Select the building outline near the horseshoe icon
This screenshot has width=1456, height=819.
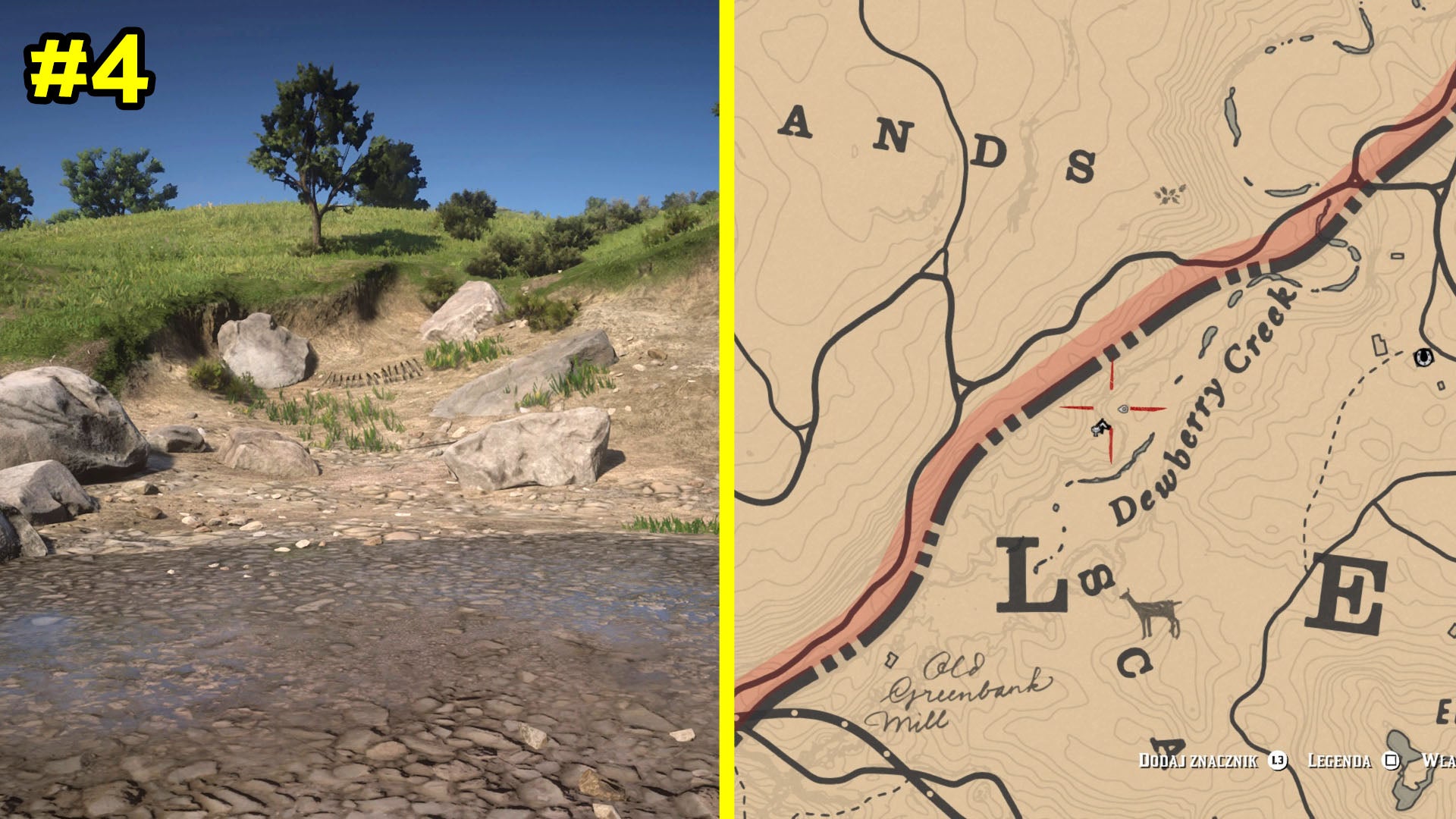tap(1379, 345)
